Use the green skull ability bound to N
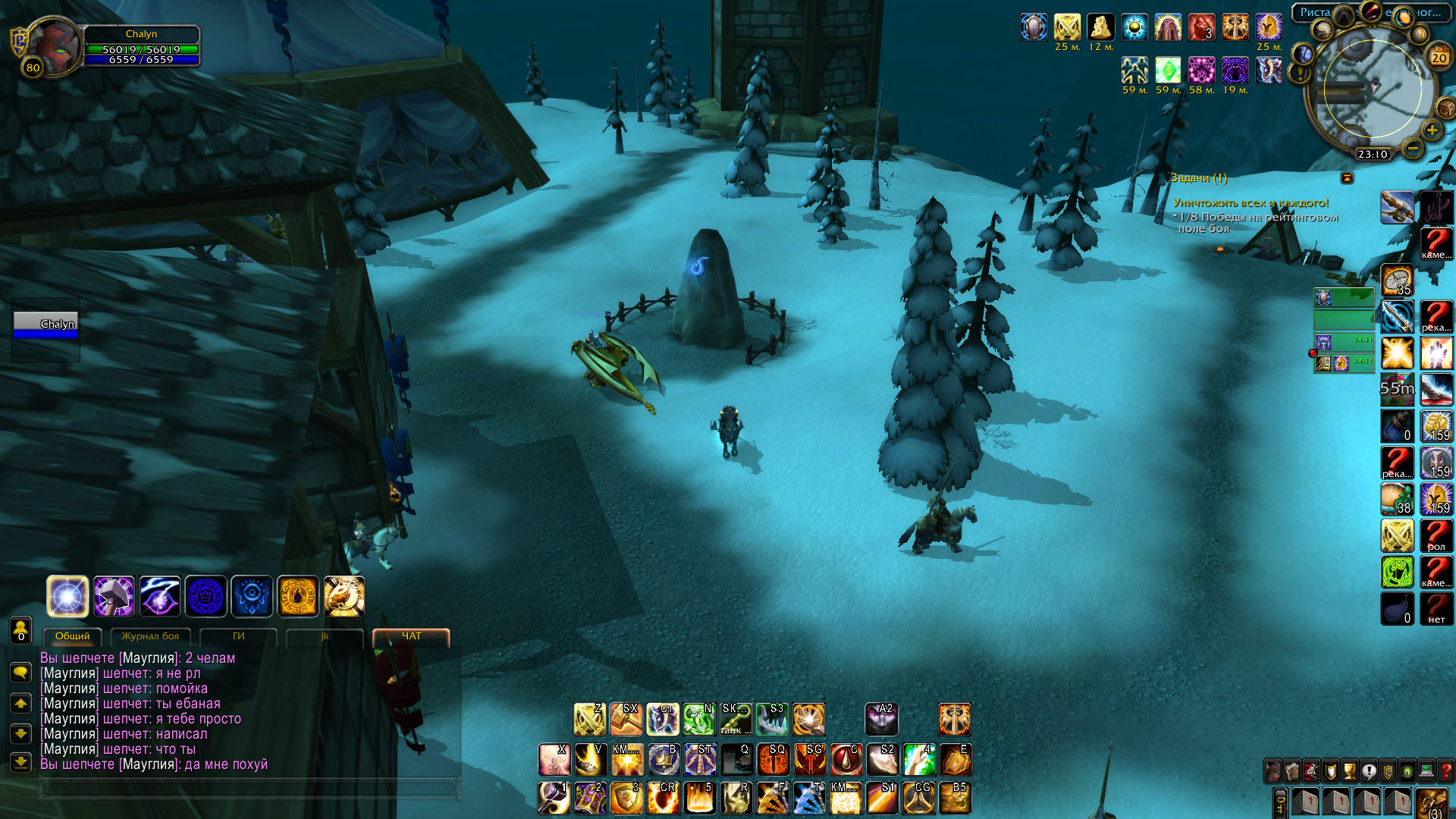The height and width of the screenshot is (819, 1456). tap(698, 719)
